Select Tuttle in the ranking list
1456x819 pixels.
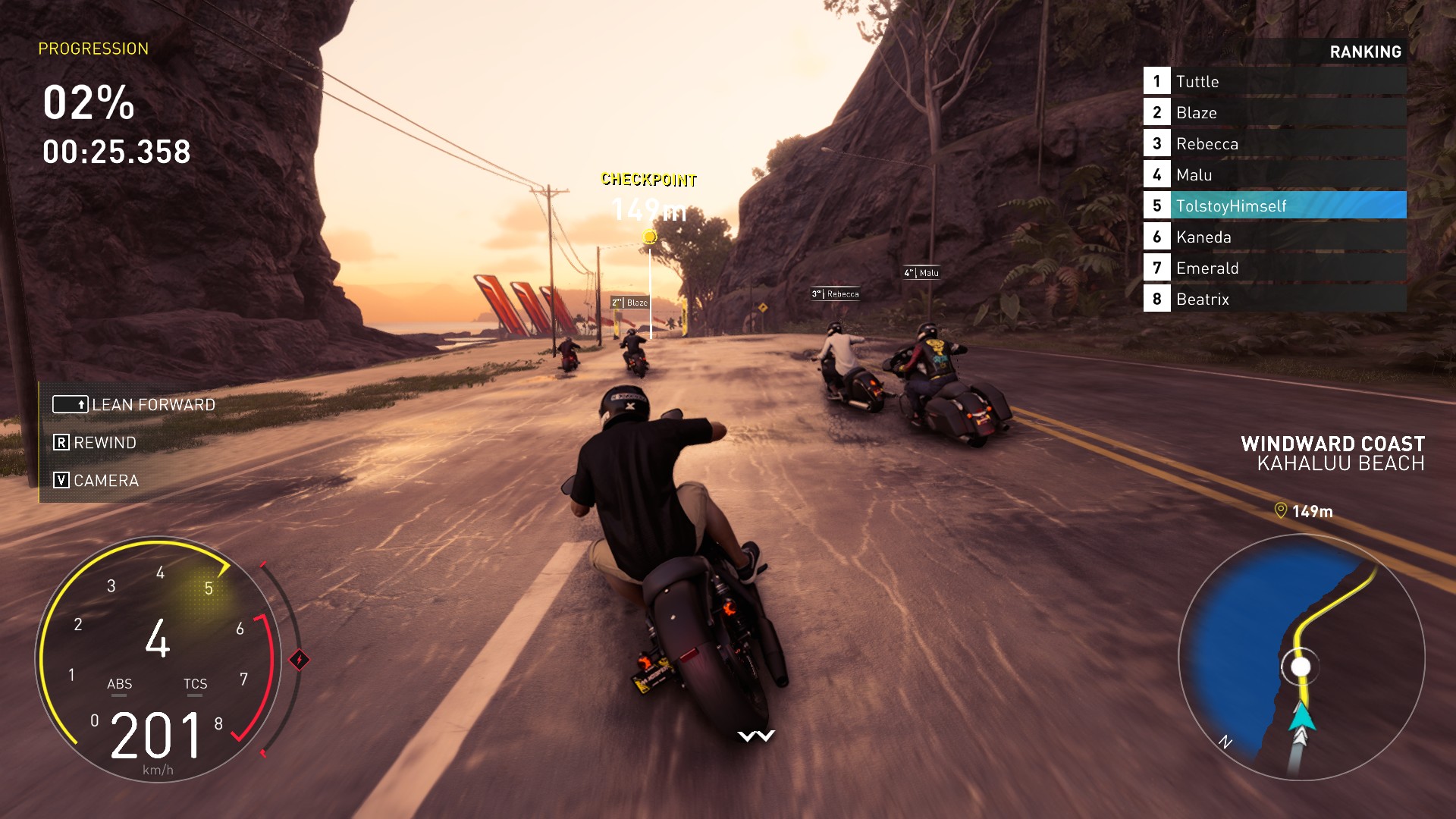[x=1274, y=81]
